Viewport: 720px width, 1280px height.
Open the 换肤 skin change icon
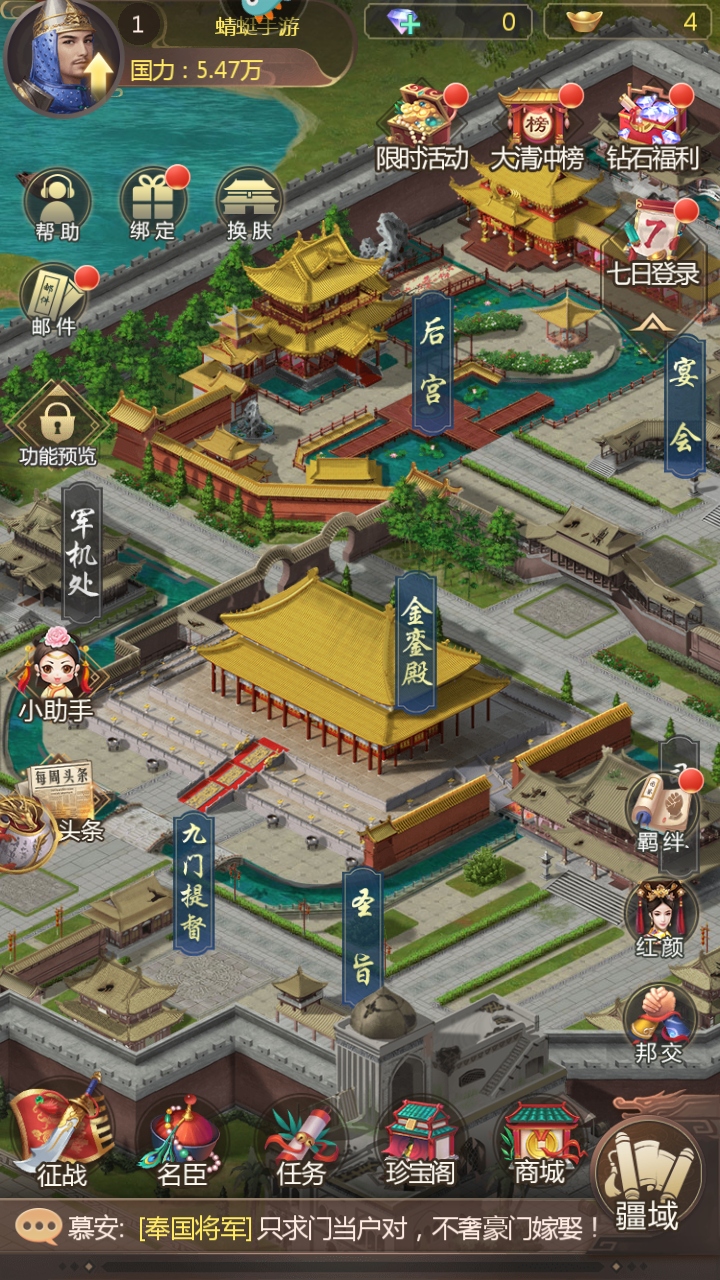click(x=249, y=202)
